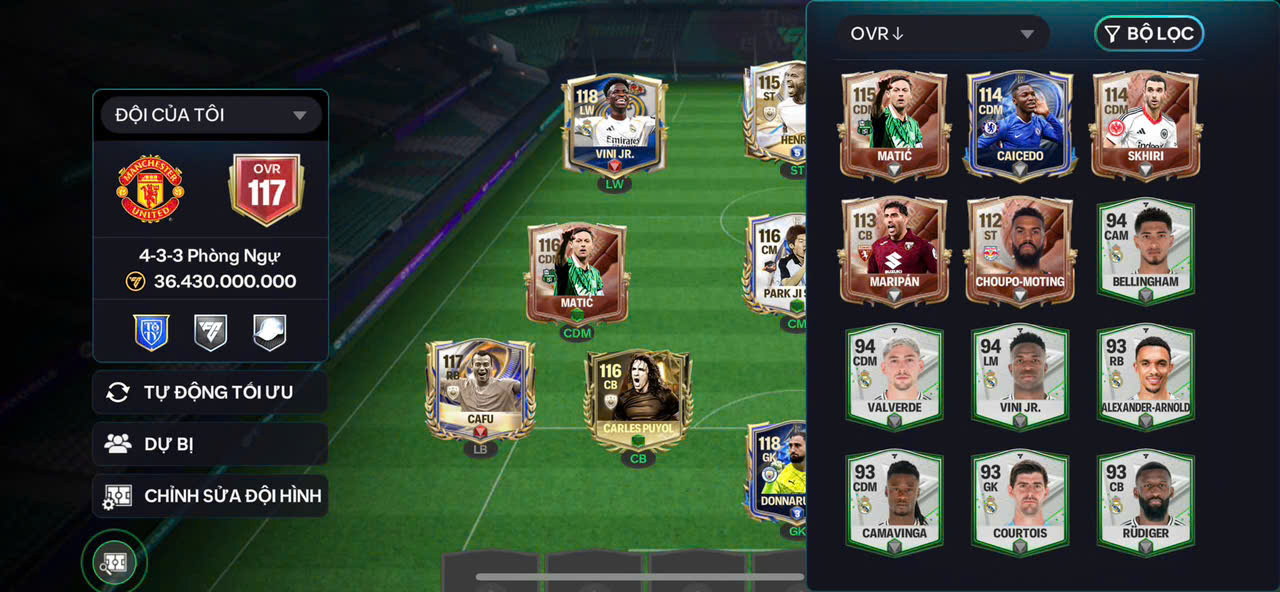Tap the round tactics icon button
The height and width of the screenshot is (592, 1280).
tap(114, 563)
